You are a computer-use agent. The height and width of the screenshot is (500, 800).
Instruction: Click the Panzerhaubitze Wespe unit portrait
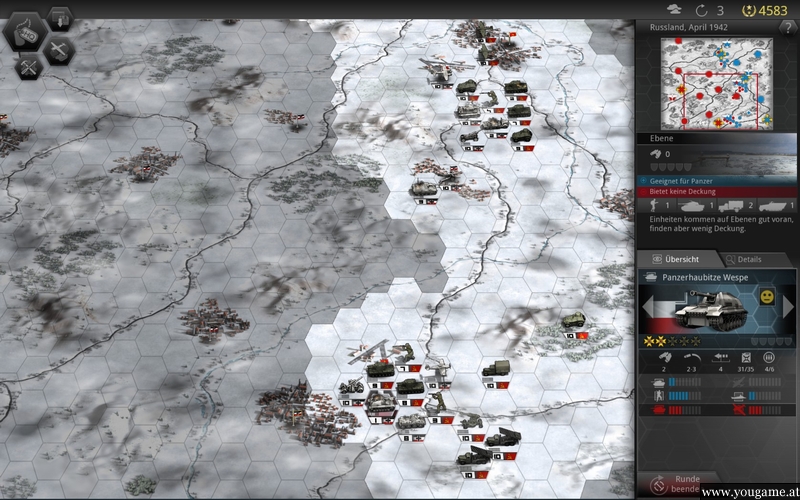[x=712, y=310]
